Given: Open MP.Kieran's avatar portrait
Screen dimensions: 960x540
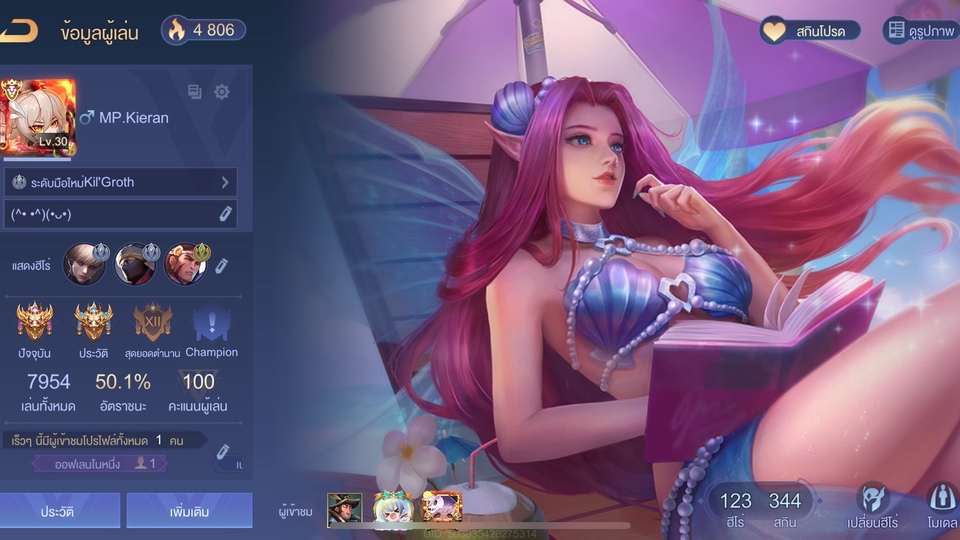Looking at the screenshot, I should (x=38, y=117).
